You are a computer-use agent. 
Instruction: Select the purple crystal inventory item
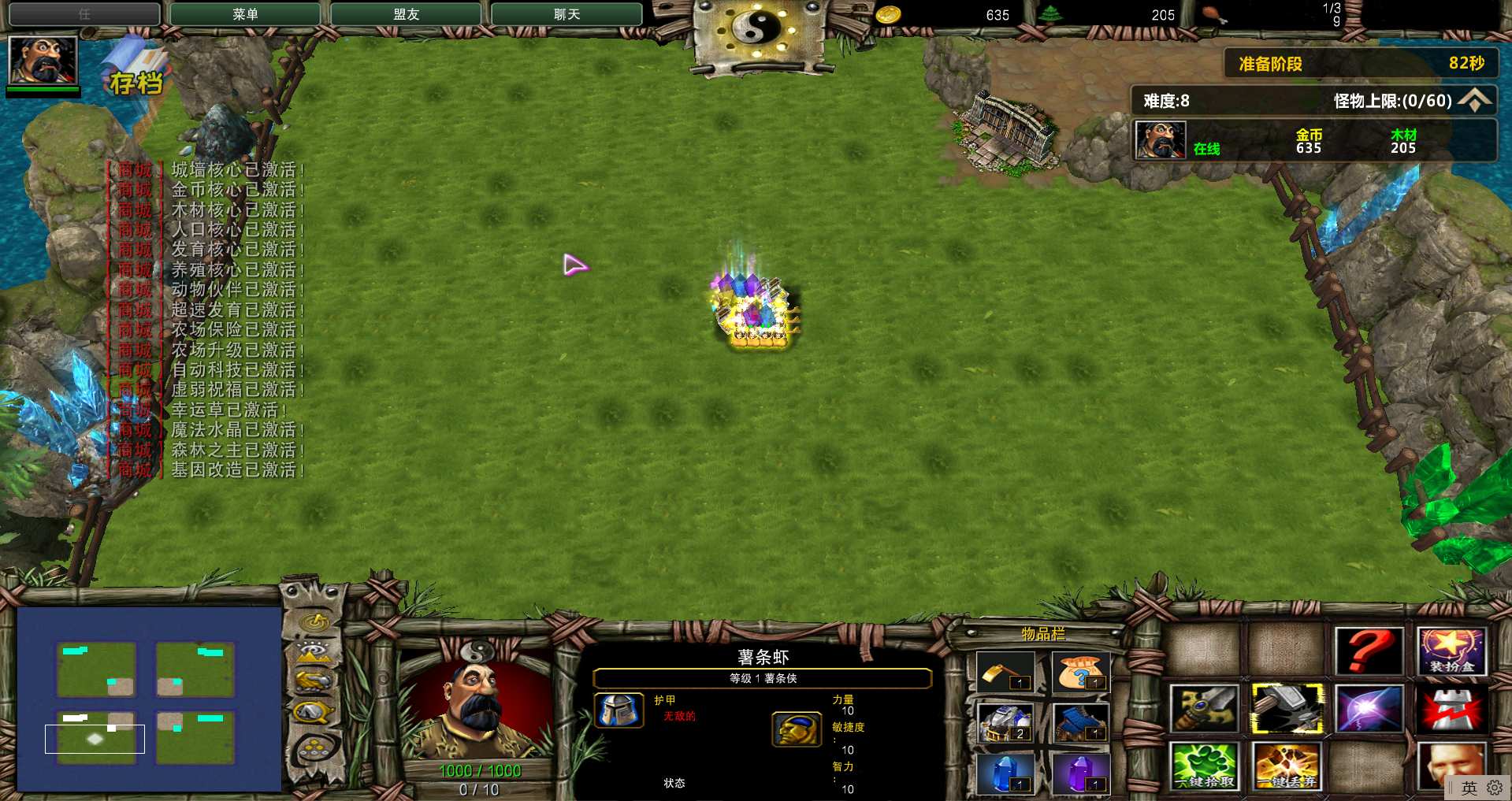click(1080, 773)
